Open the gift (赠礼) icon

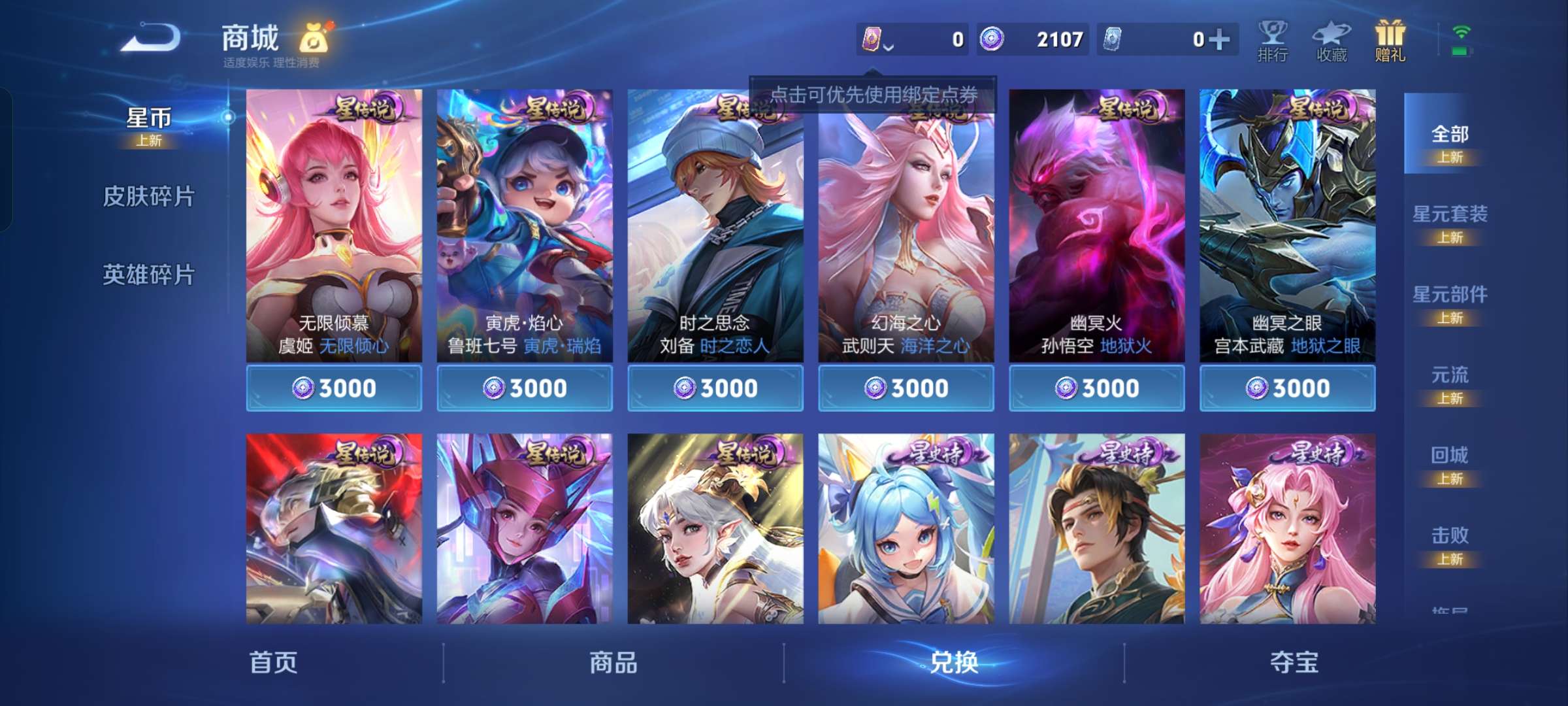coord(1391,41)
